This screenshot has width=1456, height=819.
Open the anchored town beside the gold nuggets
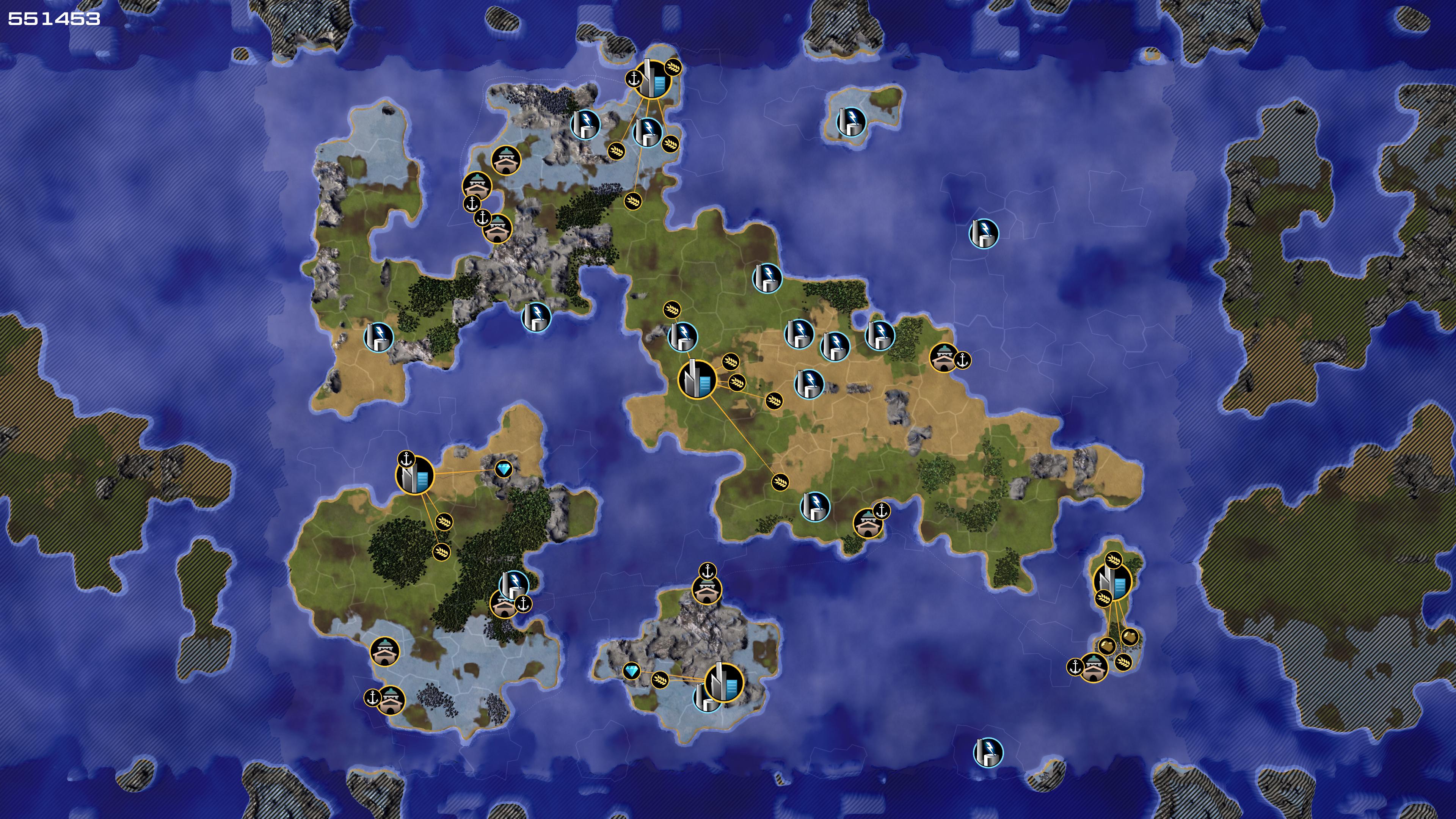1093,667
